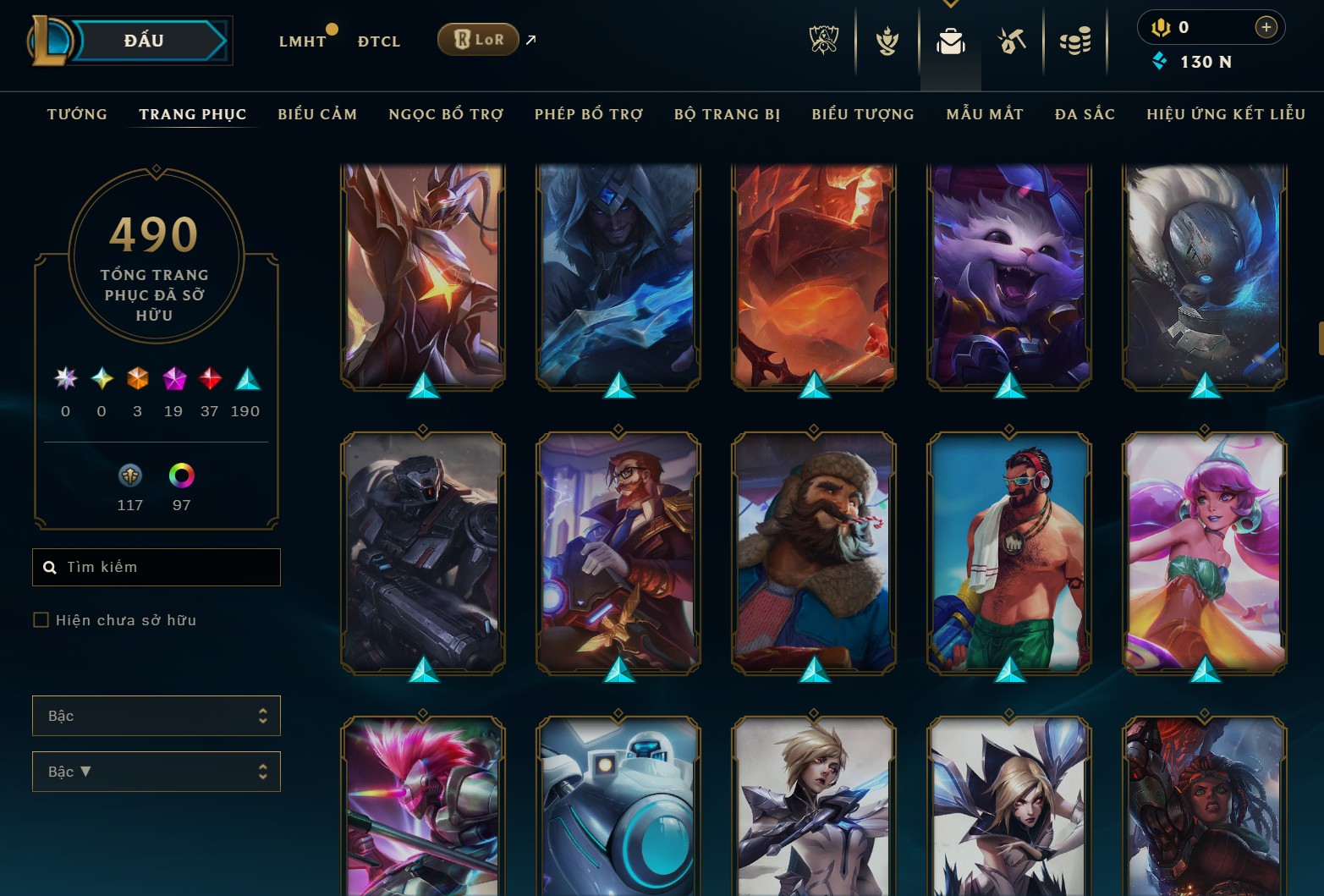The image size is (1324, 896).
Task: Switch to the TƯỚNG tab
Action: click(x=77, y=113)
